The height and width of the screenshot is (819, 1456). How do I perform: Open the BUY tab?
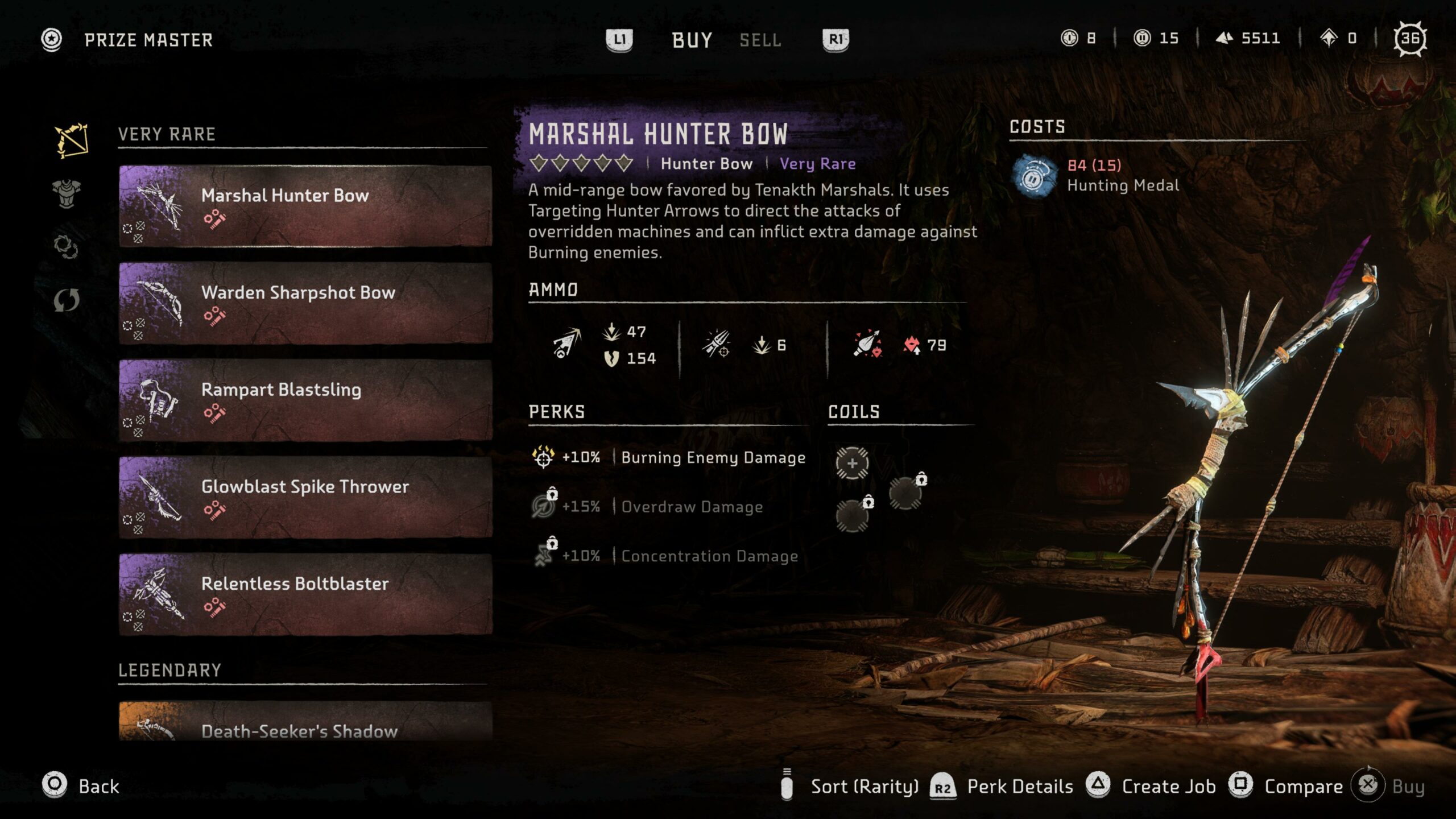coord(692,40)
